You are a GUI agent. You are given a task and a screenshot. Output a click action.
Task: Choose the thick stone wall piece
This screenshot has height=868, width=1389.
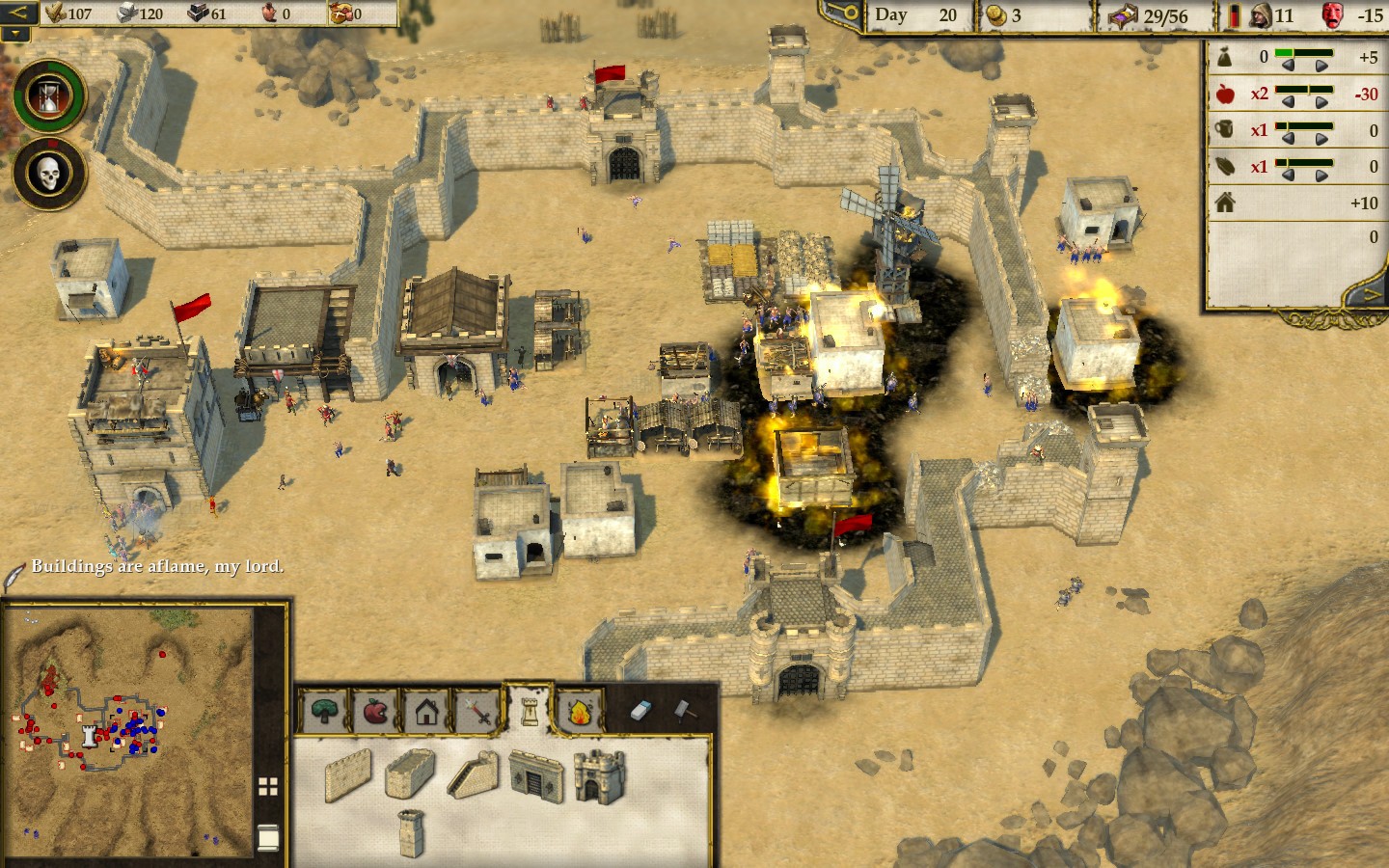coord(410,773)
